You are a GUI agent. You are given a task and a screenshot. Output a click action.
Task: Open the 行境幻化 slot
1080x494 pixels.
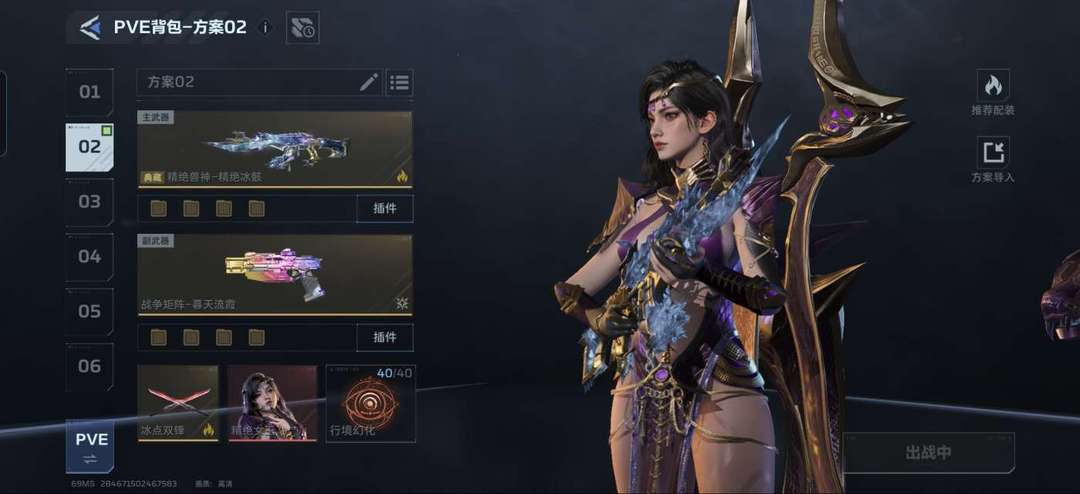click(x=370, y=404)
